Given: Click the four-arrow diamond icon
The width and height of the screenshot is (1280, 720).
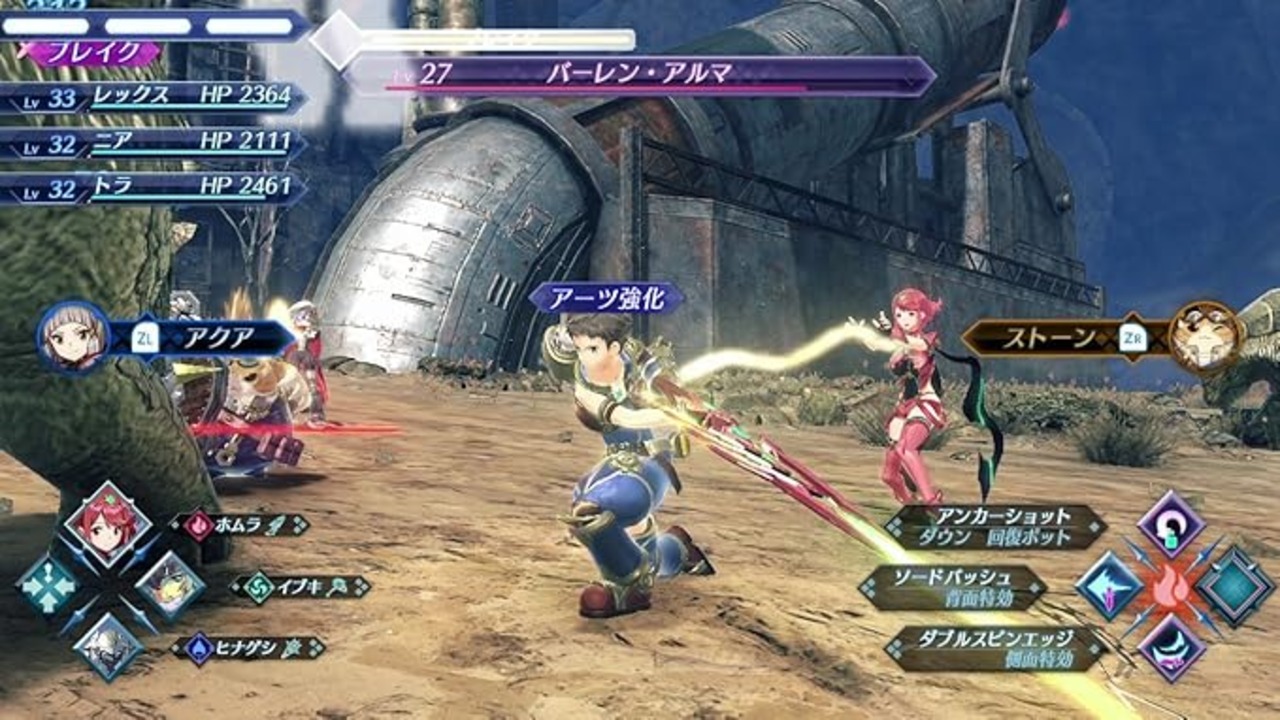Looking at the screenshot, I should 46,585.
